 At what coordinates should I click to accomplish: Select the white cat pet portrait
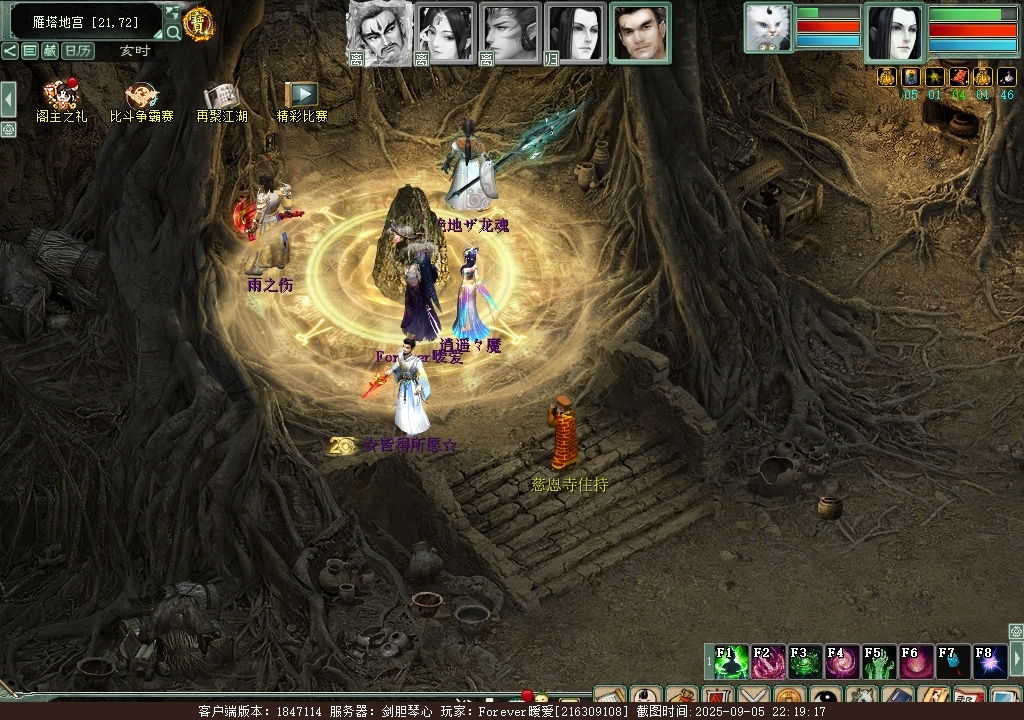coord(768,27)
